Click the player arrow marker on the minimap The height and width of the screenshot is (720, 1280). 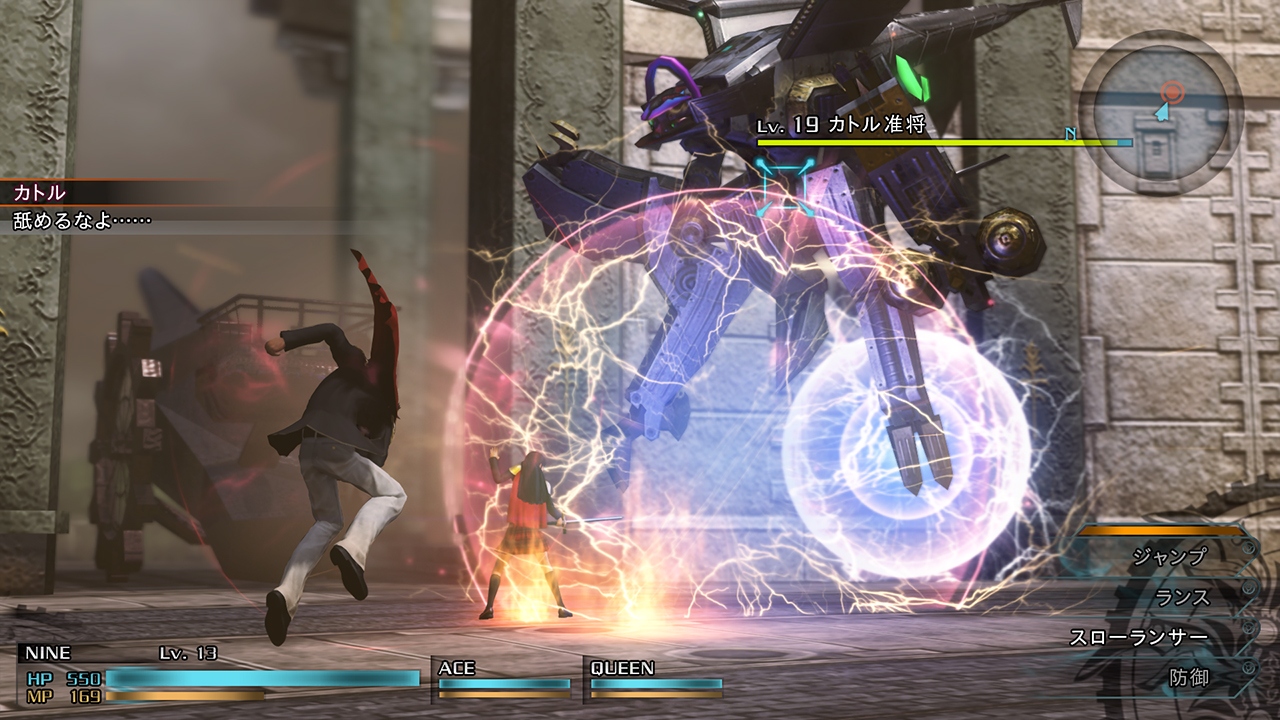[1161, 112]
